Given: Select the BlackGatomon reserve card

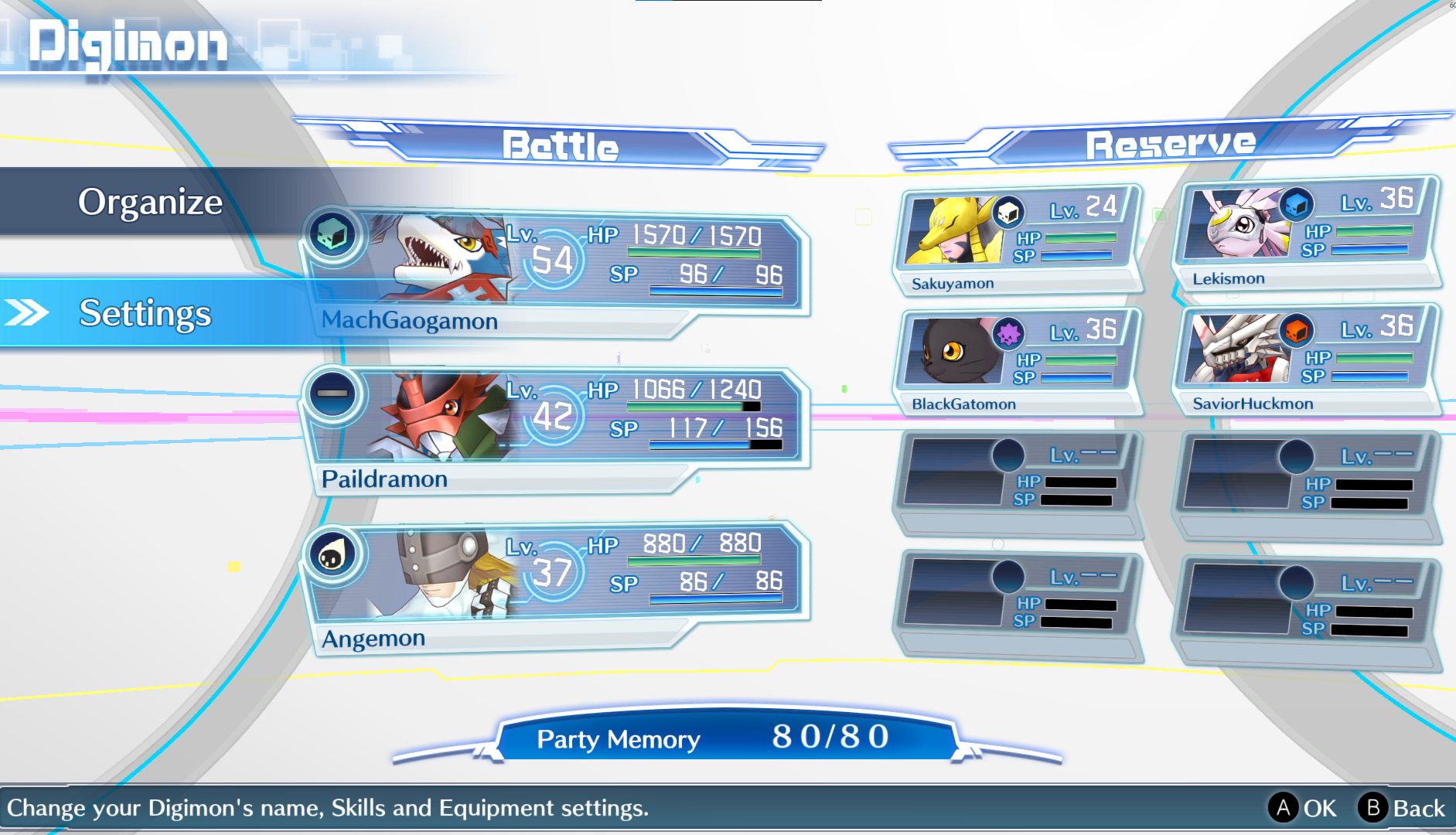Looking at the screenshot, I should click(1016, 362).
